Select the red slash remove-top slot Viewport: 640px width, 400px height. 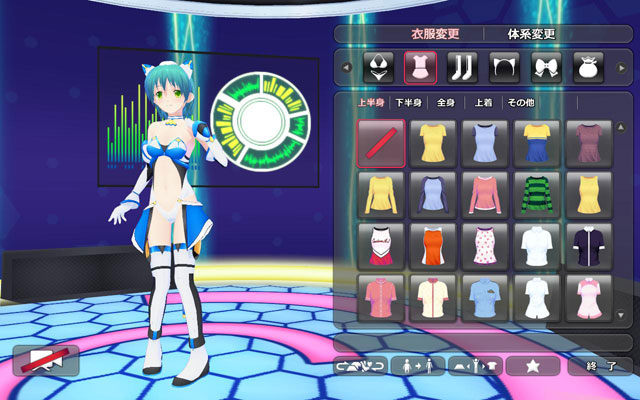[x=380, y=144]
